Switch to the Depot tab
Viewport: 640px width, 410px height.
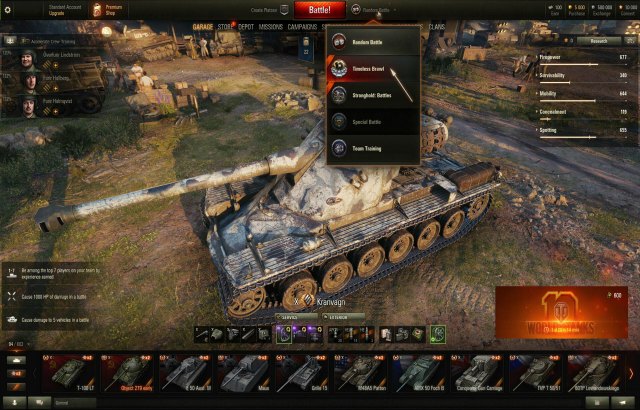point(245,27)
